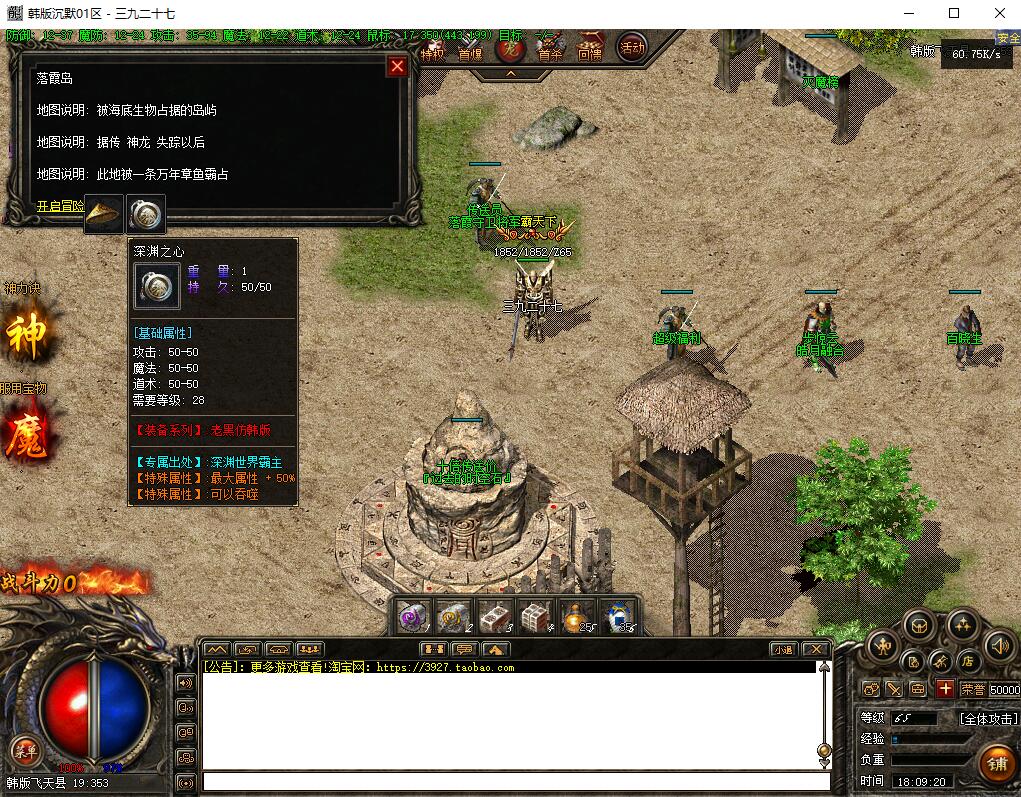Activate the 神 divine power icon
The image size is (1021, 797).
pos(27,337)
